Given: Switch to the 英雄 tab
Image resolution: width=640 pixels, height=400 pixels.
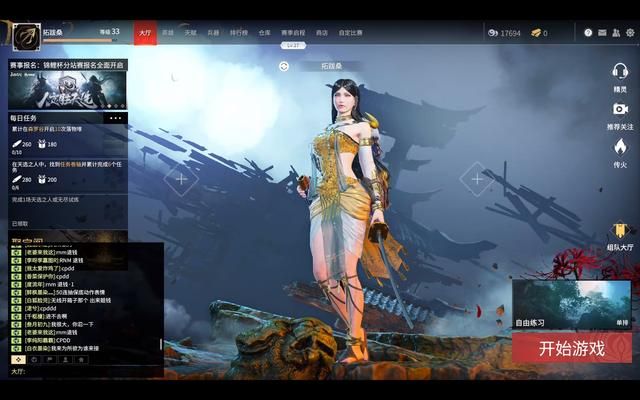Looking at the screenshot, I should 168,33.
